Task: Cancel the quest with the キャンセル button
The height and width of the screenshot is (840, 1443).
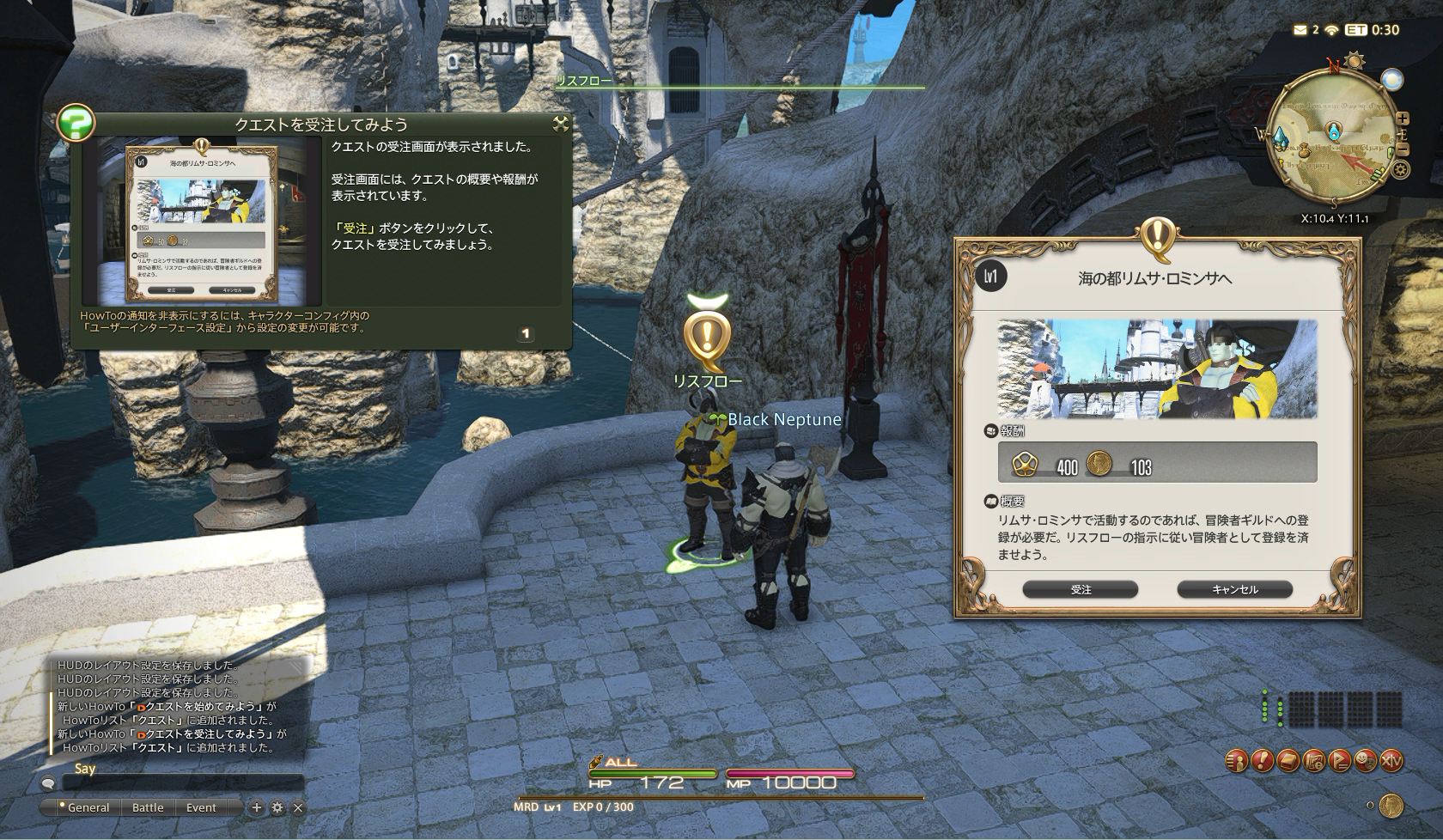Action: pyautogui.click(x=1234, y=589)
